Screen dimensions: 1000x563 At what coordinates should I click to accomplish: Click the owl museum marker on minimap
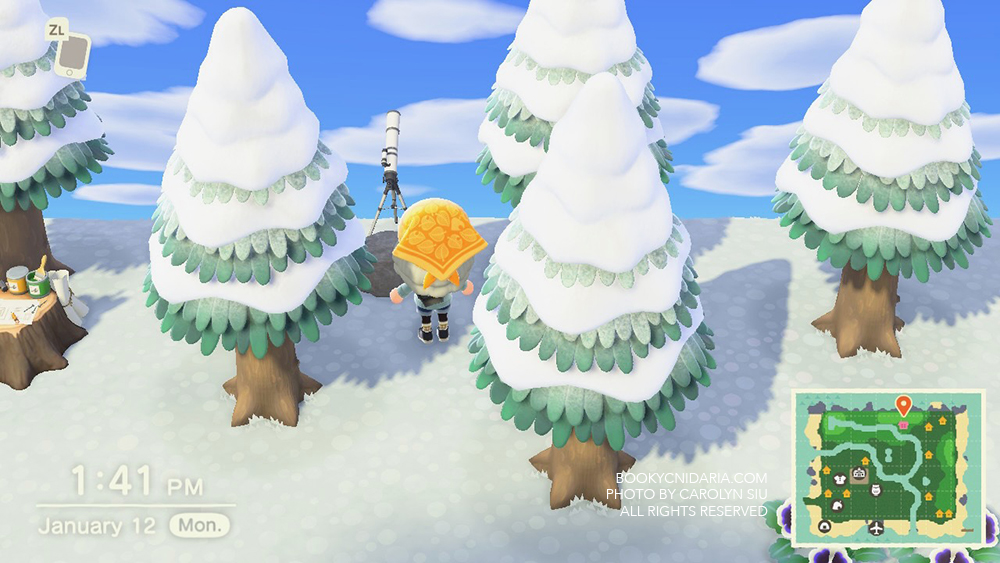point(876,490)
